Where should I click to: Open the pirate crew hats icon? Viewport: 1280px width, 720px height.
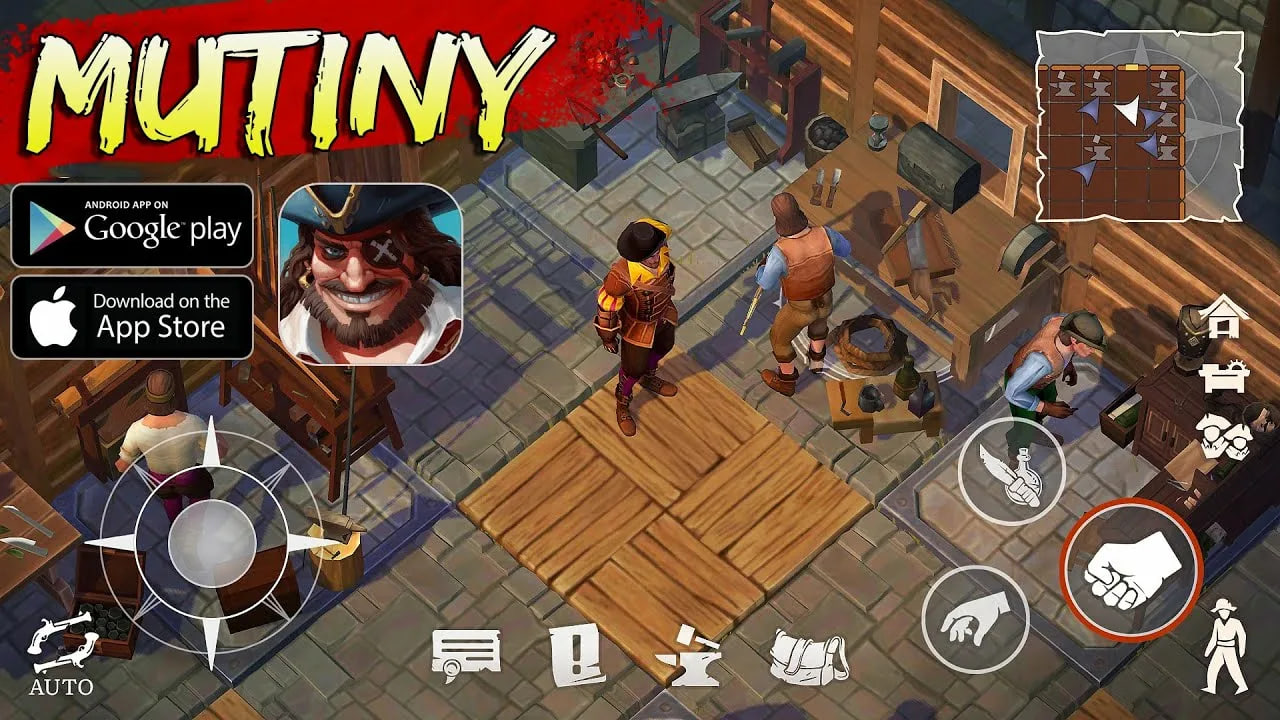coord(1224,435)
